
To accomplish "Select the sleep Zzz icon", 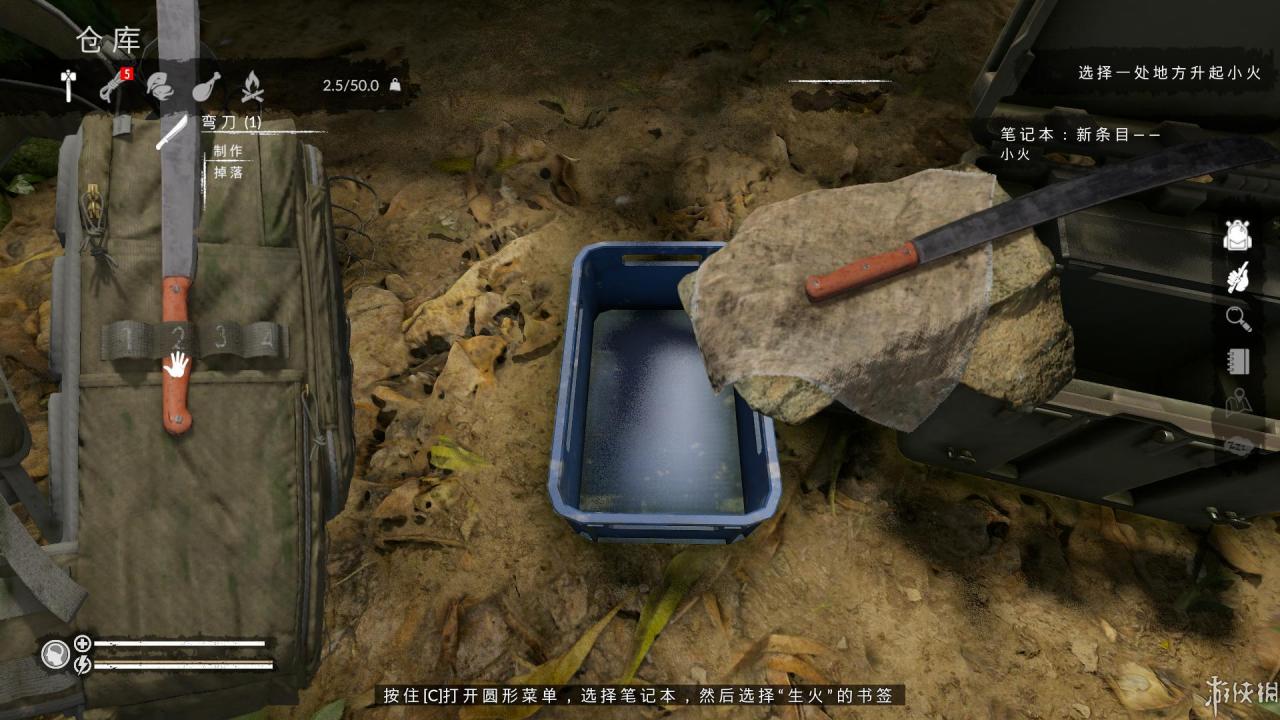I will (x=1238, y=446).
